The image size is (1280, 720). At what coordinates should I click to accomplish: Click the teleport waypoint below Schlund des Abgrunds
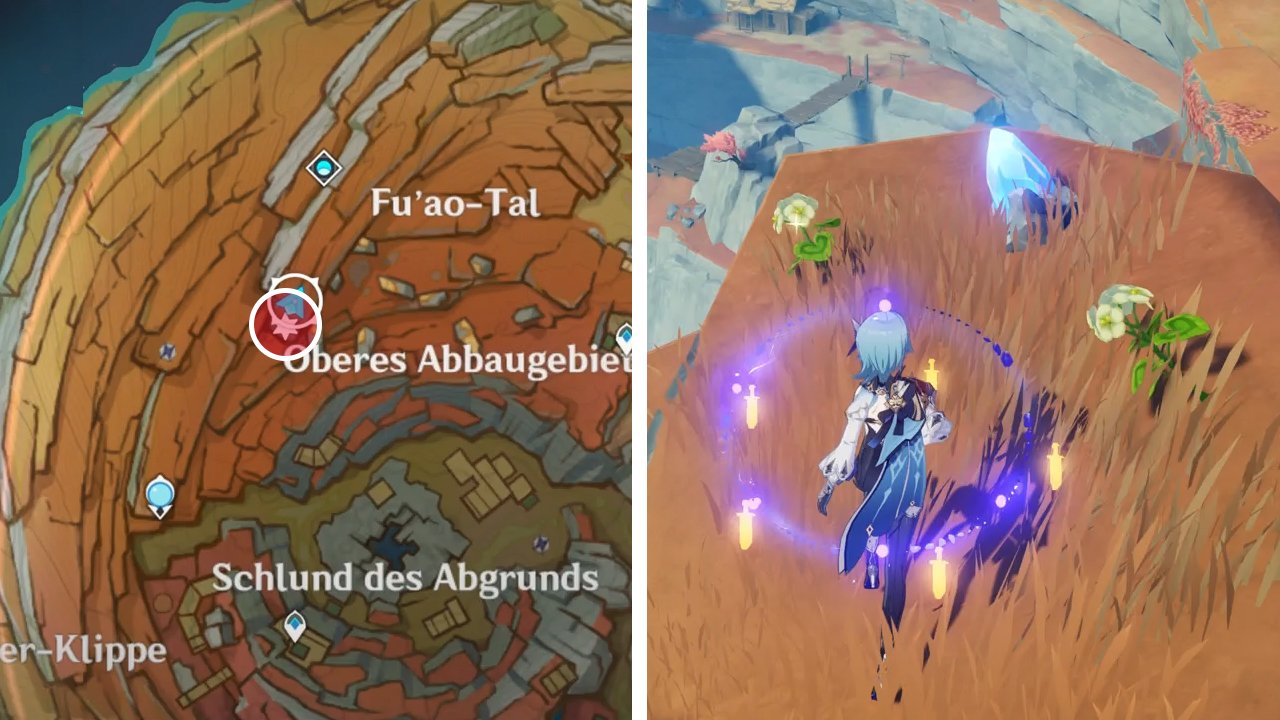[297, 626]
